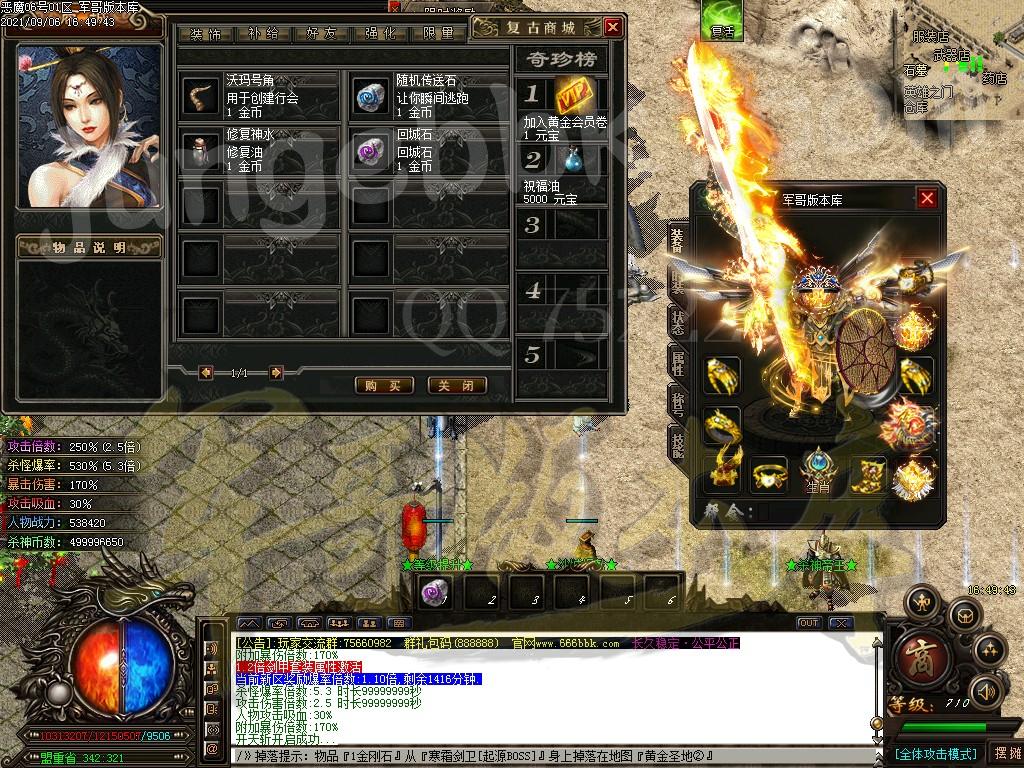Use the 回城石 in hotbar slot 1
1024x768 pixels.
coord(437,592)
